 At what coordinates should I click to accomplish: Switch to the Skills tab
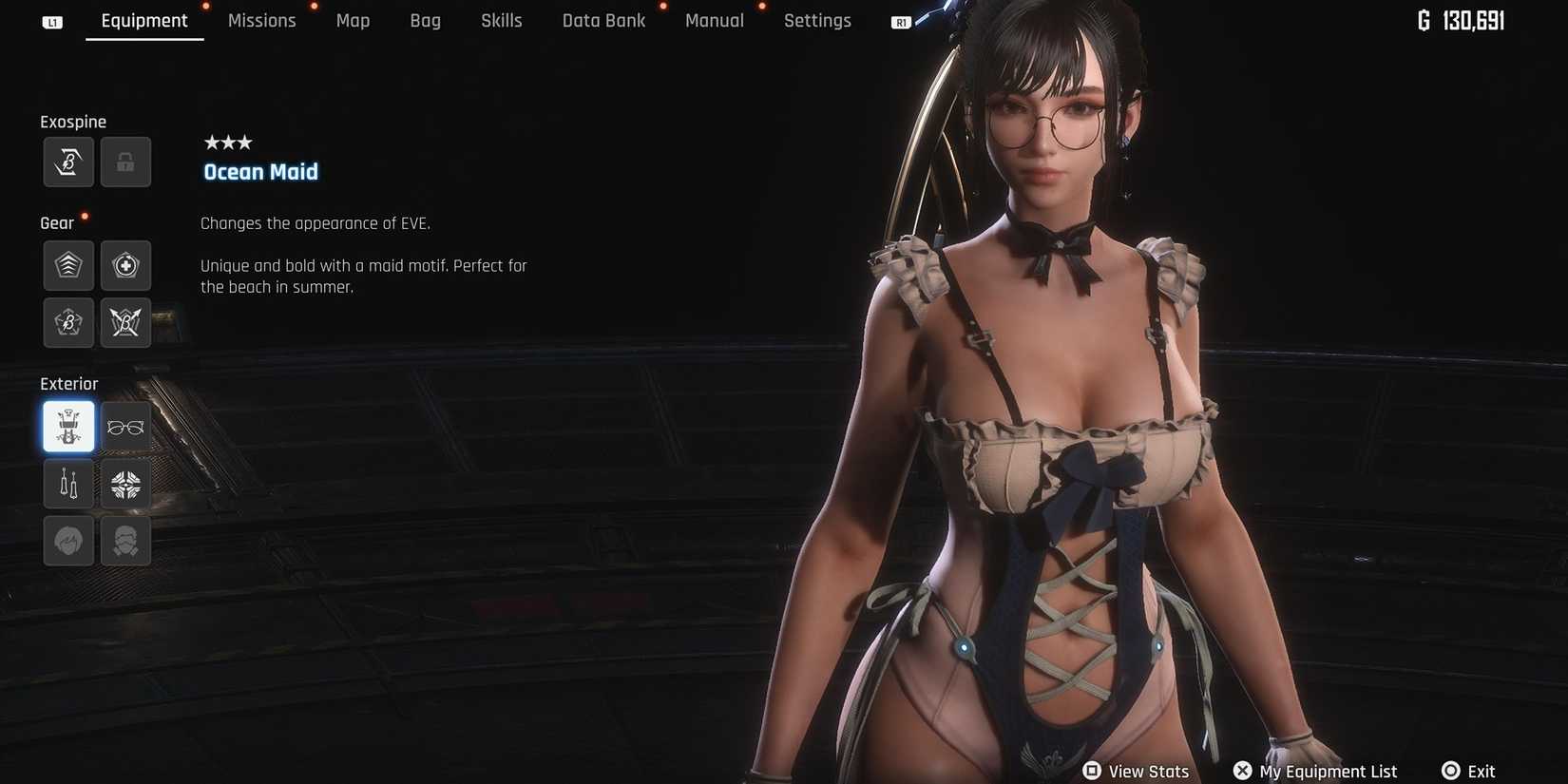point(501,20)
